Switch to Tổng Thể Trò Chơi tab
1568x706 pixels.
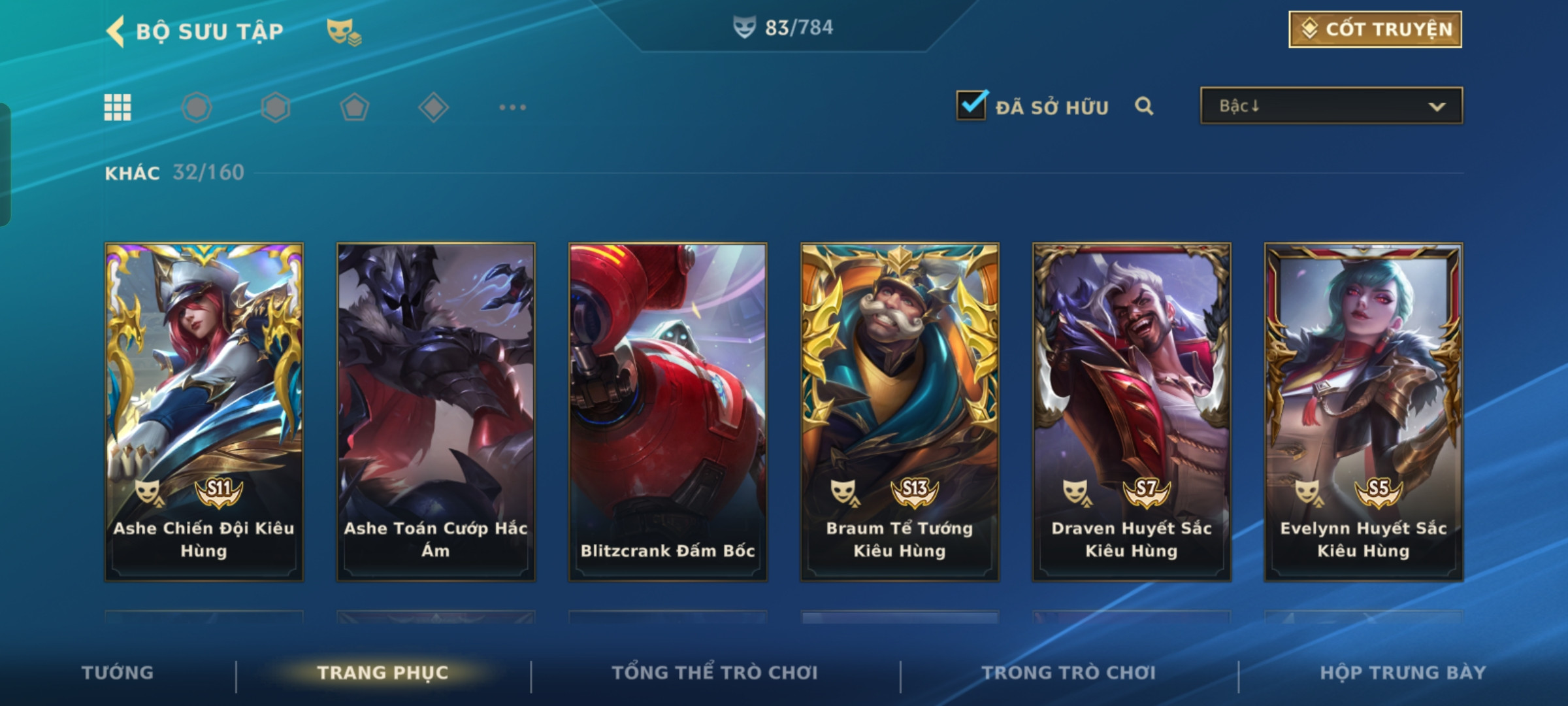pos(715,672)
